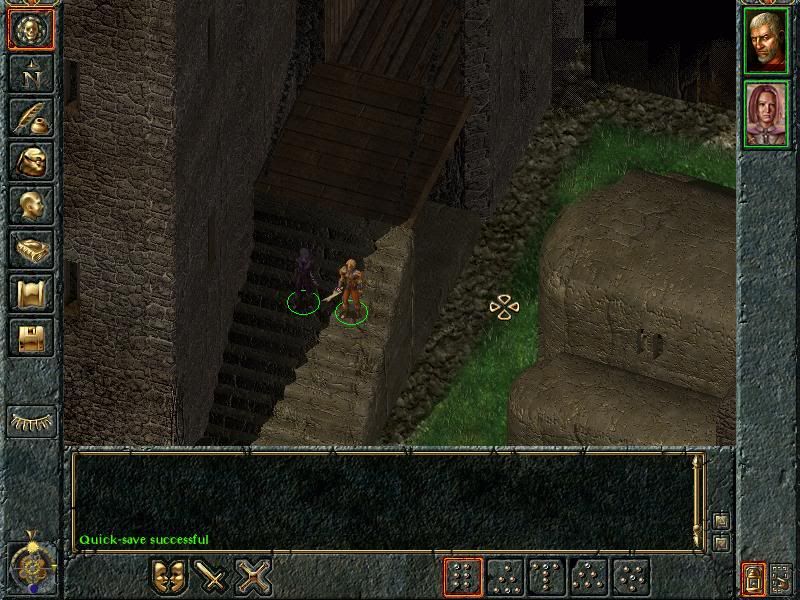Click the select-all party button
800x600 pixels.
point(781,577)
